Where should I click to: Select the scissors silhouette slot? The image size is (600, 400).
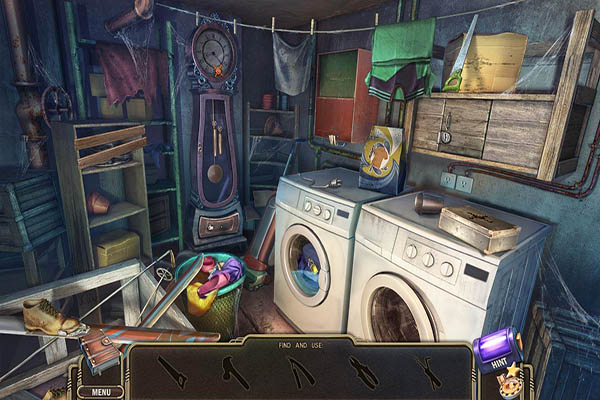point(430,373)
